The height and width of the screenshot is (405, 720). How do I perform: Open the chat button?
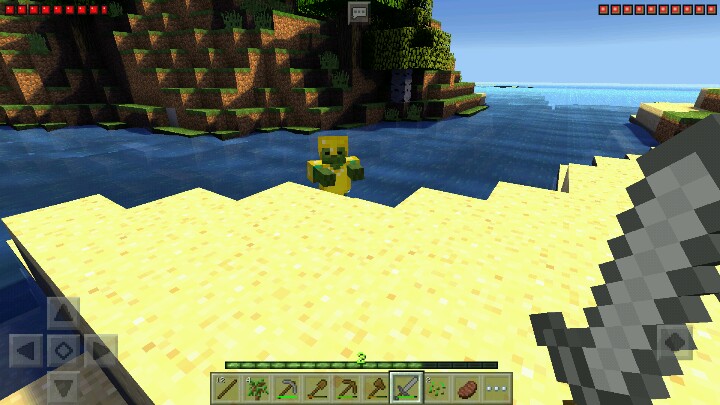359,12
